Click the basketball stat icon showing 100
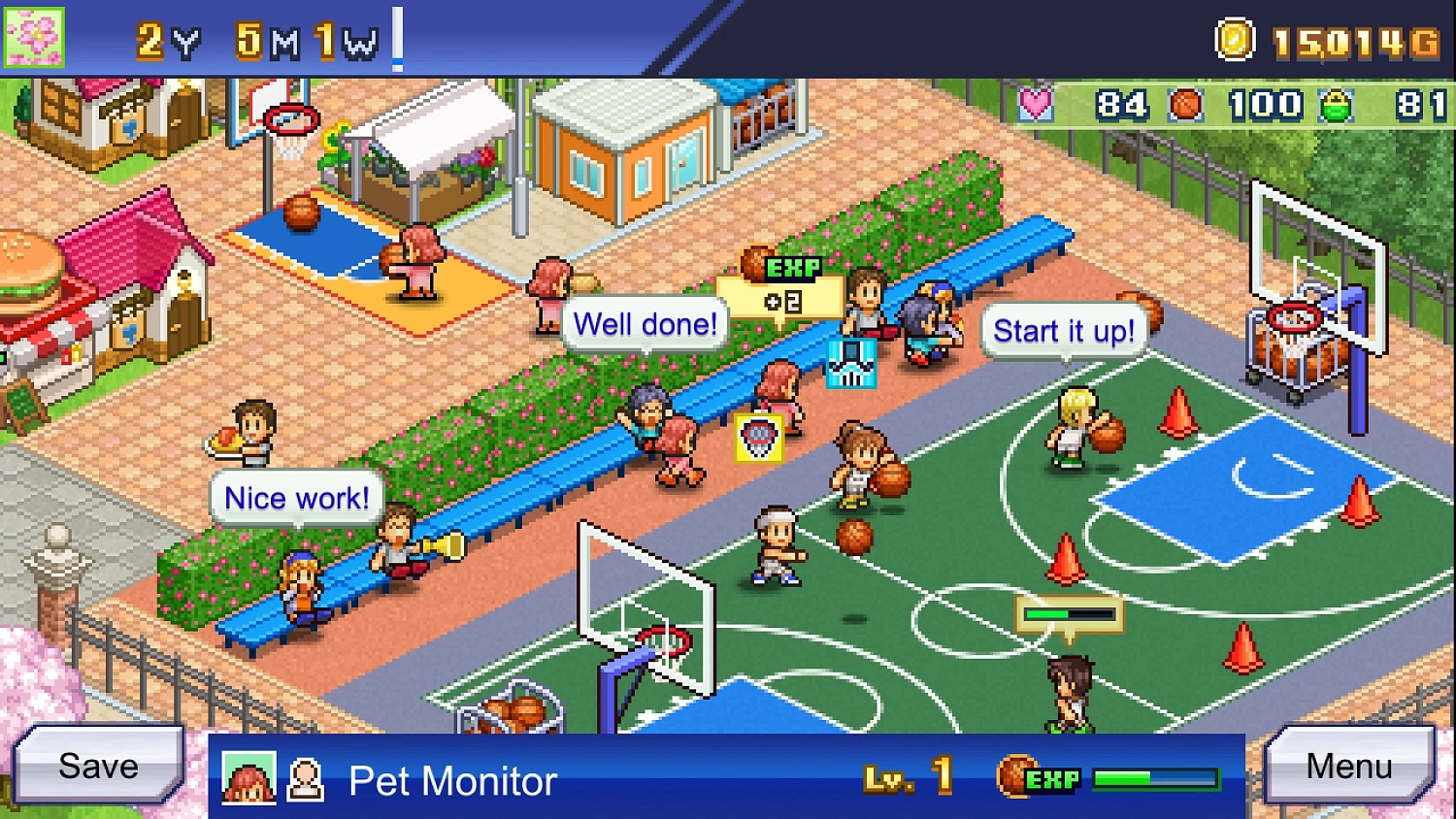The image size is (1456, 819). coord(1184,106)
